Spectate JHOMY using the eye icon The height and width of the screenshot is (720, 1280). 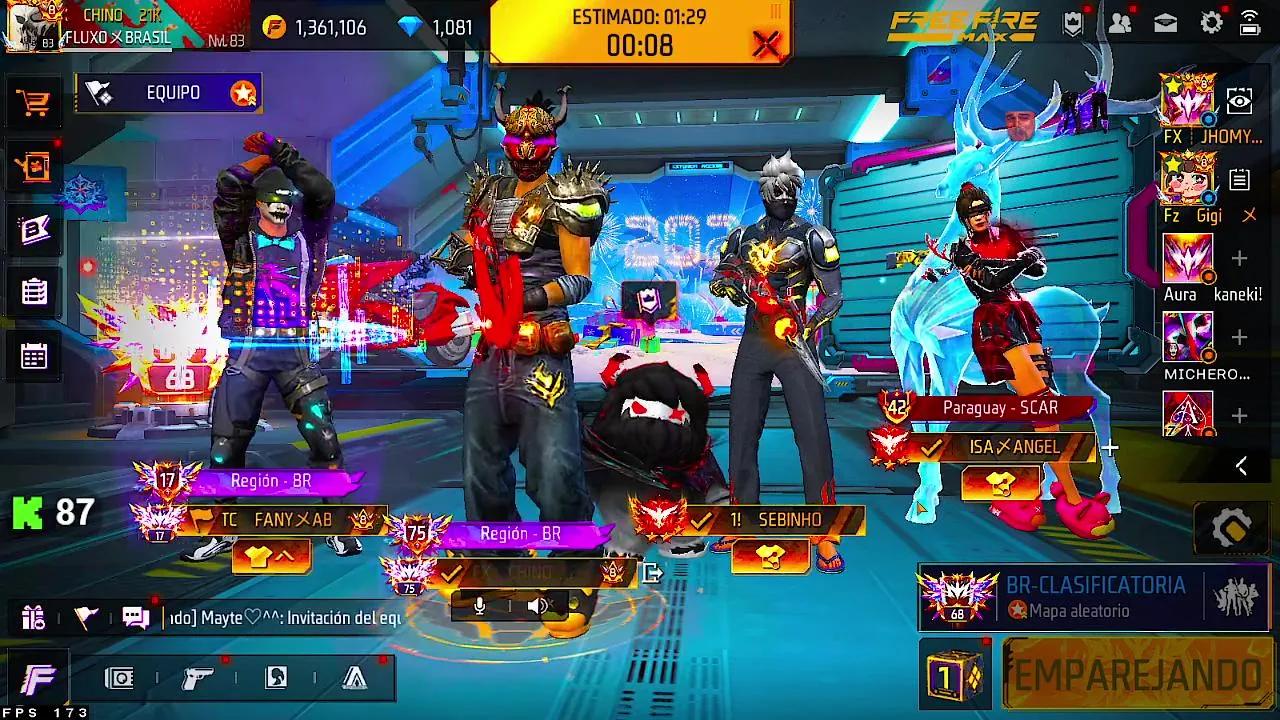(x=1241, y=102)
